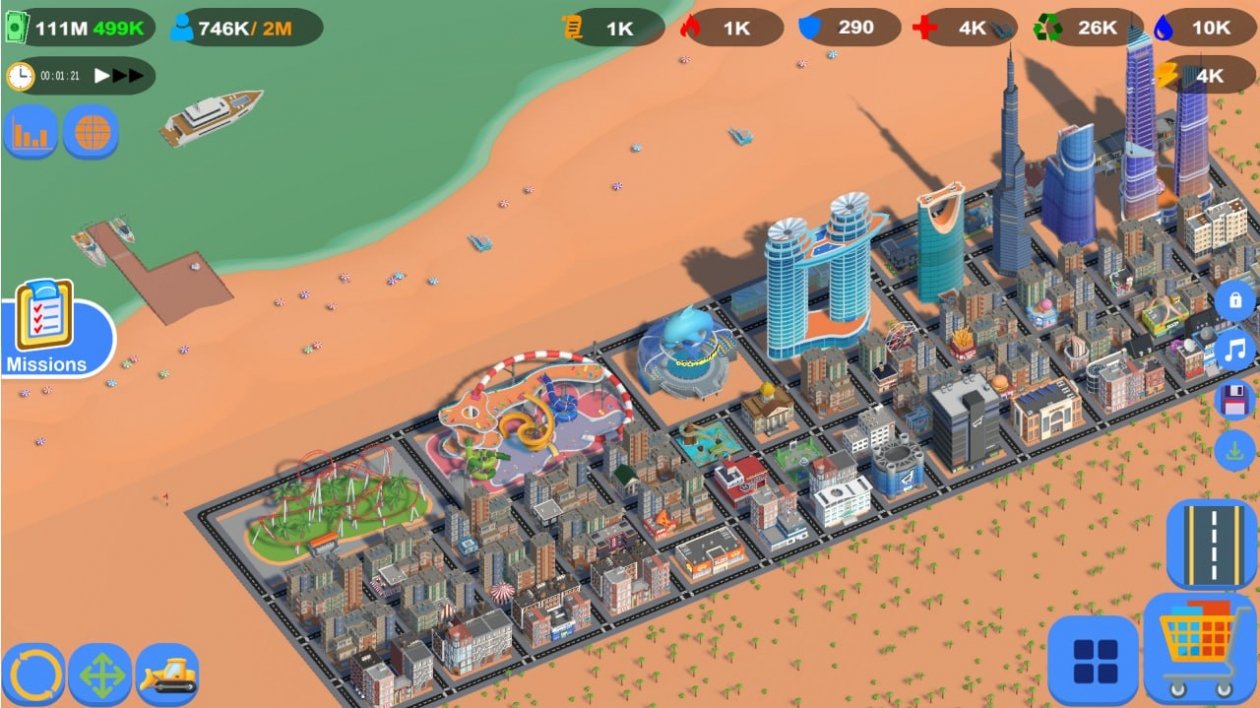The height and width of the screenshot is (708, 1260).
Task: Open the orange globe map button
Action: (91, 133)
